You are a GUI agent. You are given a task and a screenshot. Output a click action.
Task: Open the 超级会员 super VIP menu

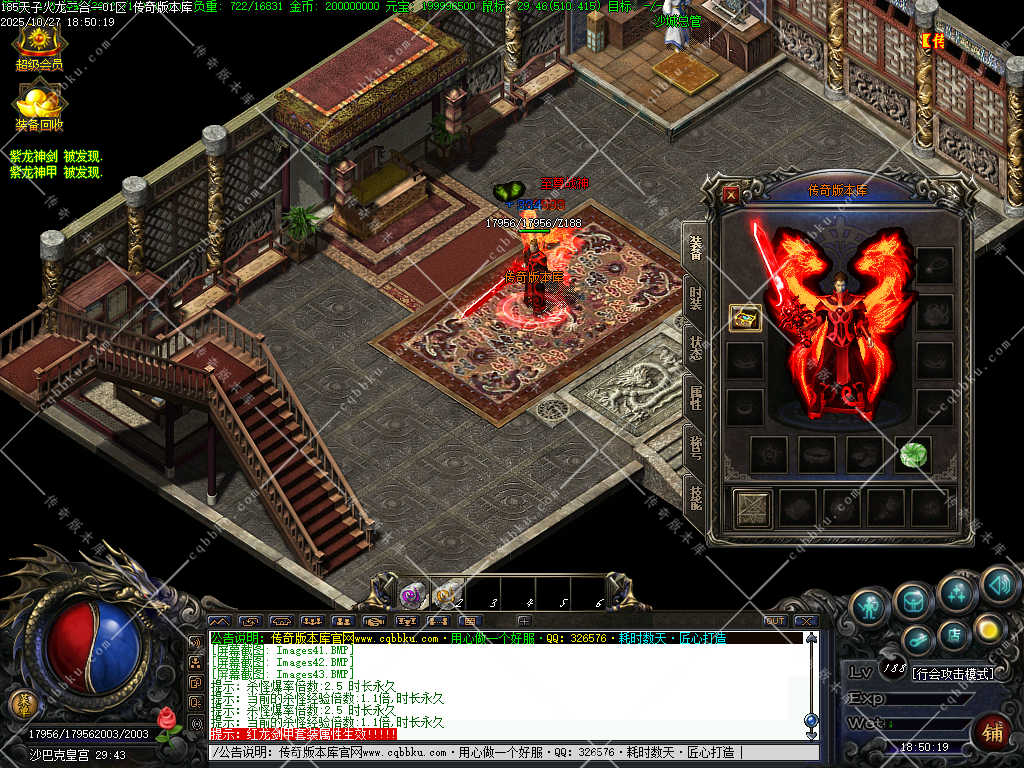click(x=39, y=45)
